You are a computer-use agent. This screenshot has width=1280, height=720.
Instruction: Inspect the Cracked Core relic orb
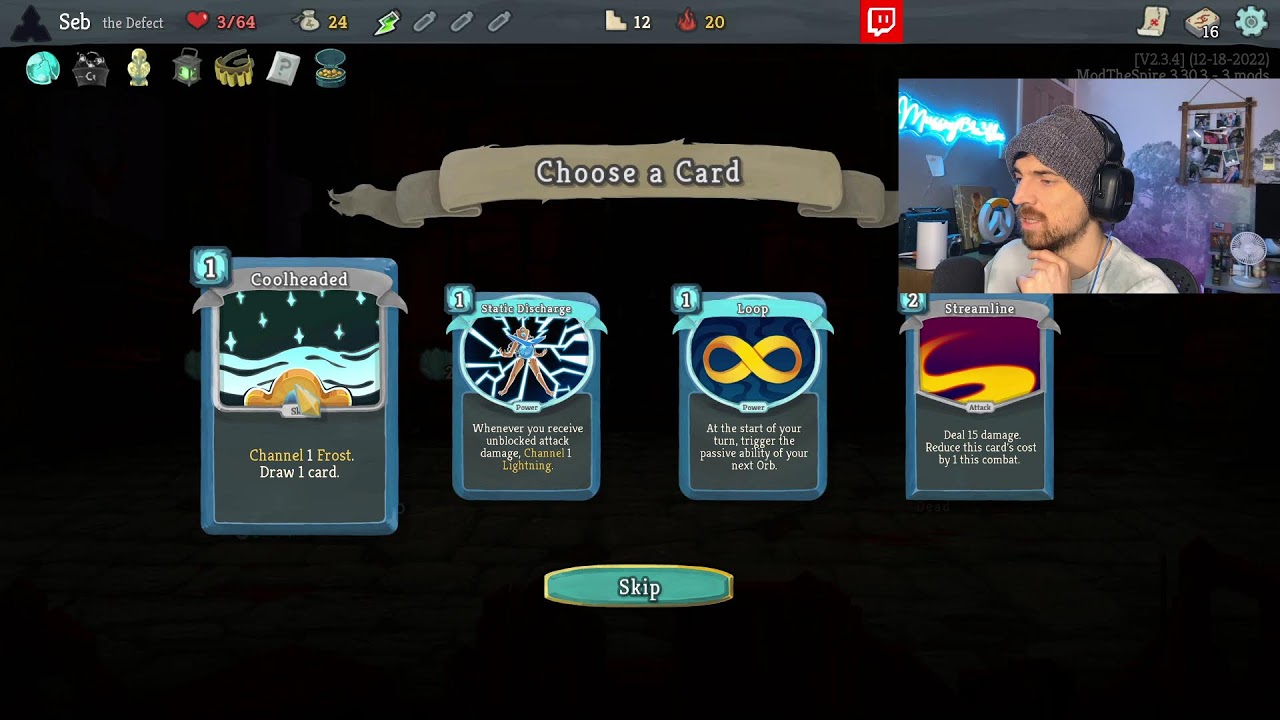[43, 69]
